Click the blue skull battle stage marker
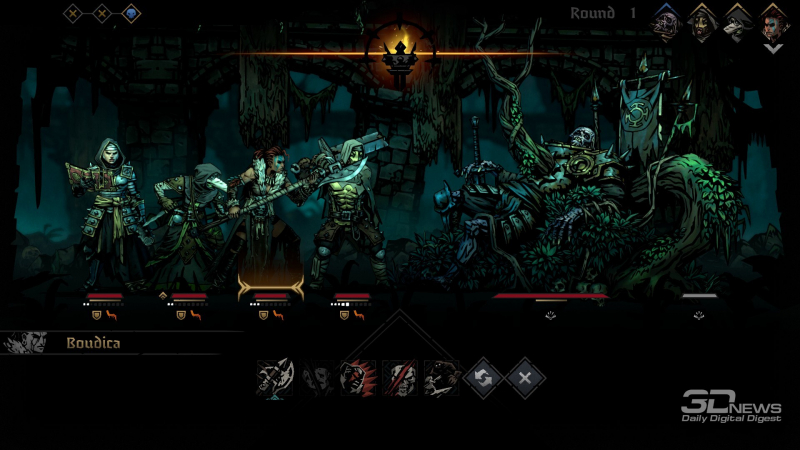Viewport: 800px width, 450px height. tap(131, 14)
